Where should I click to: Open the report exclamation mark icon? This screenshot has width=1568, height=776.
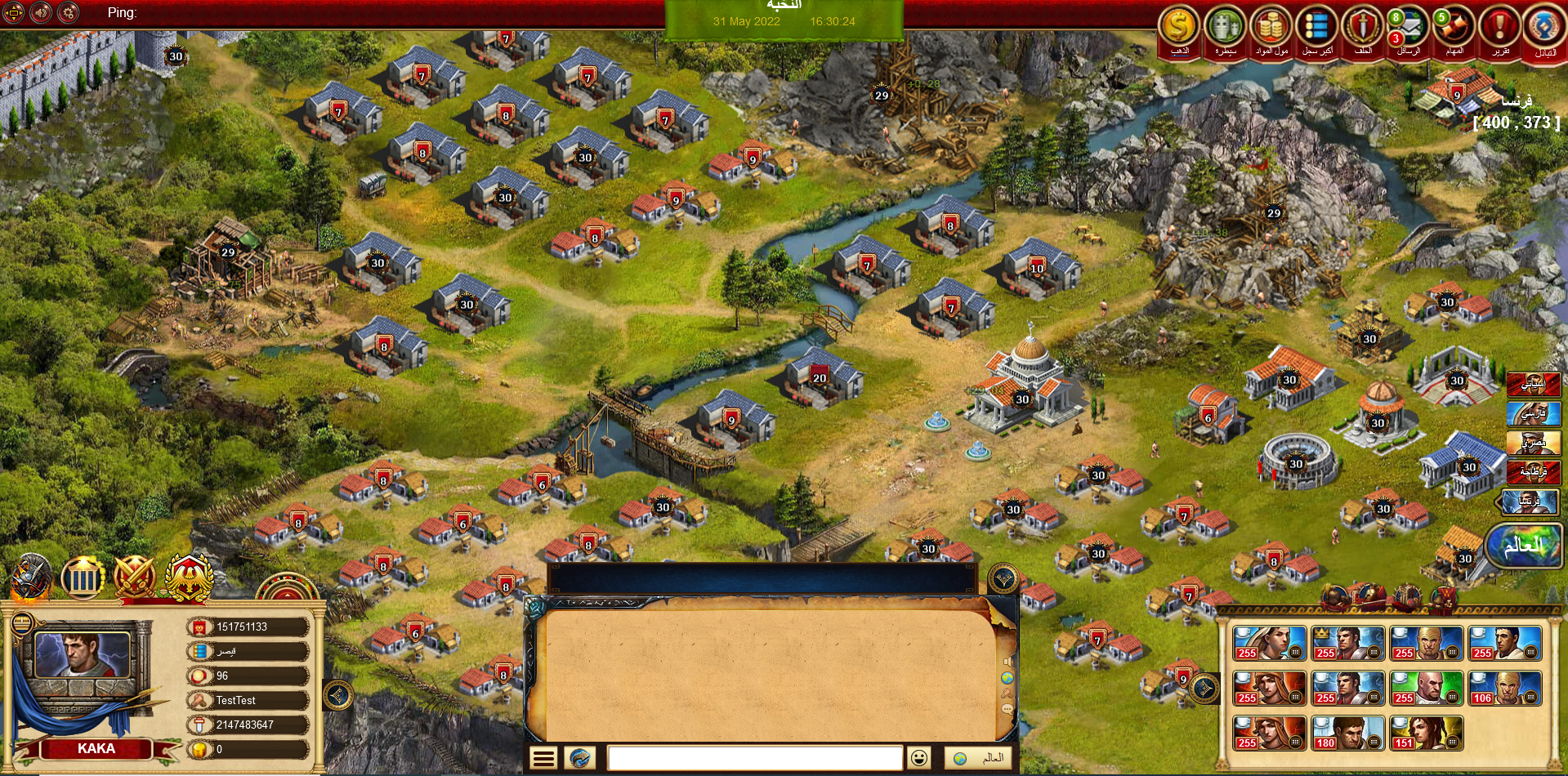pos(1499,27)
